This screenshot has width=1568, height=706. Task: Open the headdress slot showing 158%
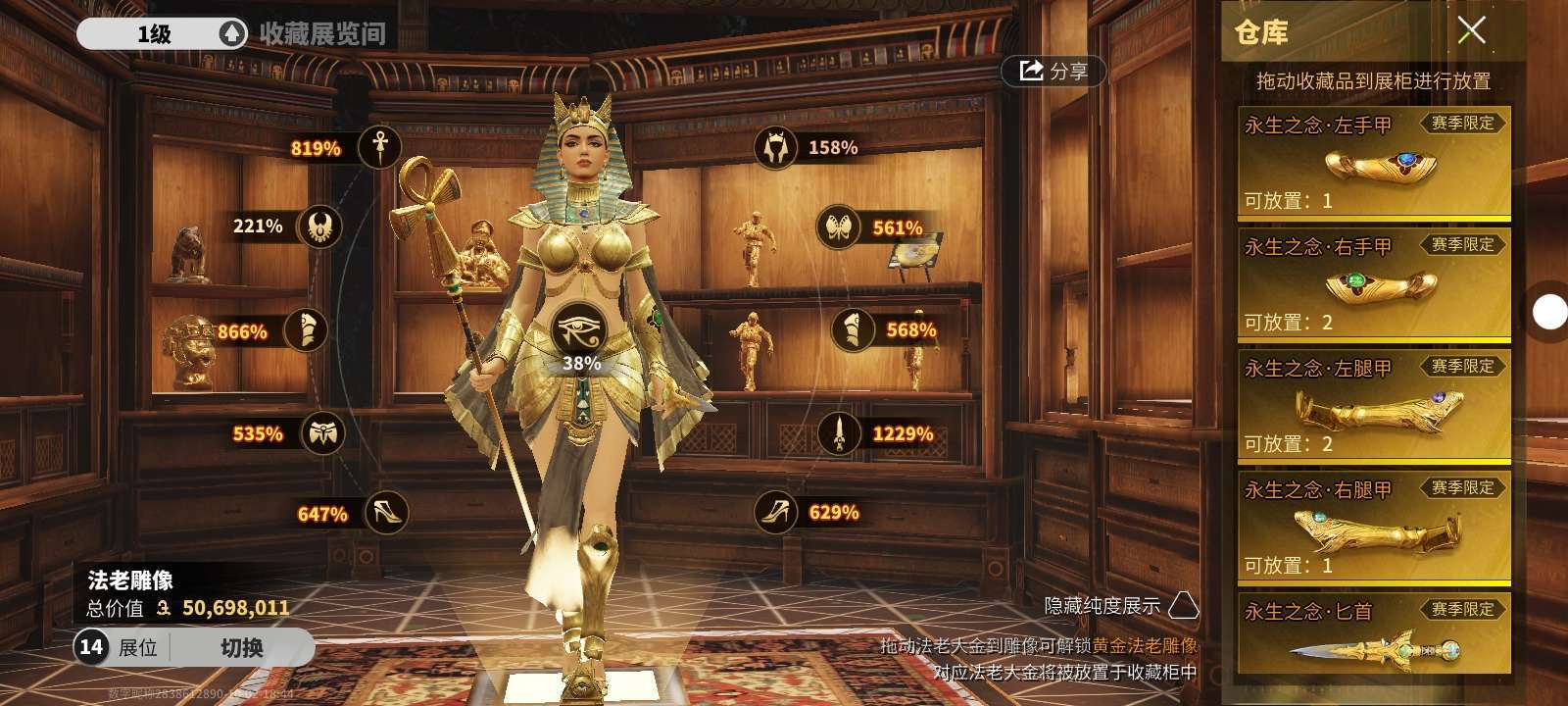(776, 147)
